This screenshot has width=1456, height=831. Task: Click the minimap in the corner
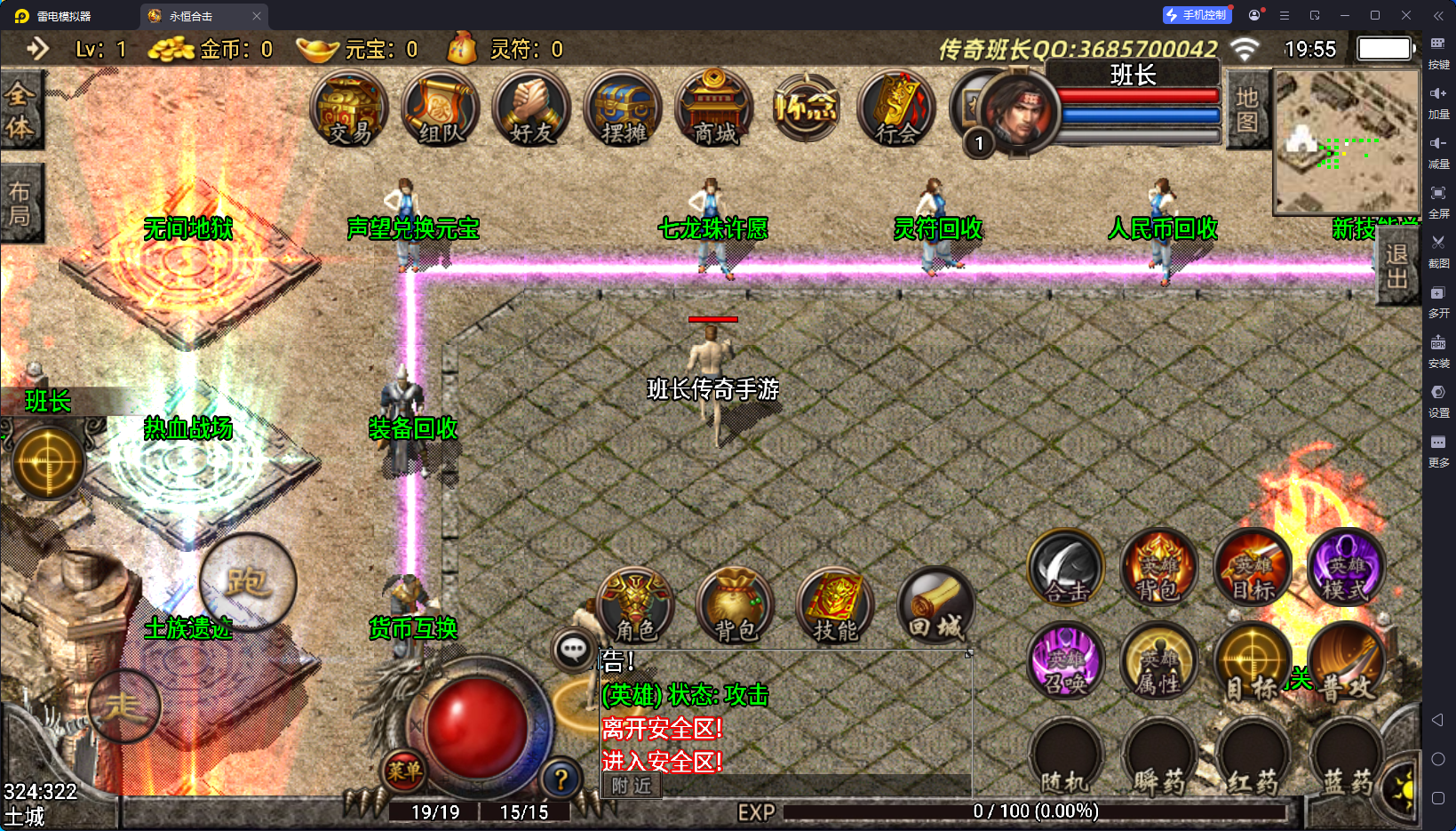[1346, 141]
